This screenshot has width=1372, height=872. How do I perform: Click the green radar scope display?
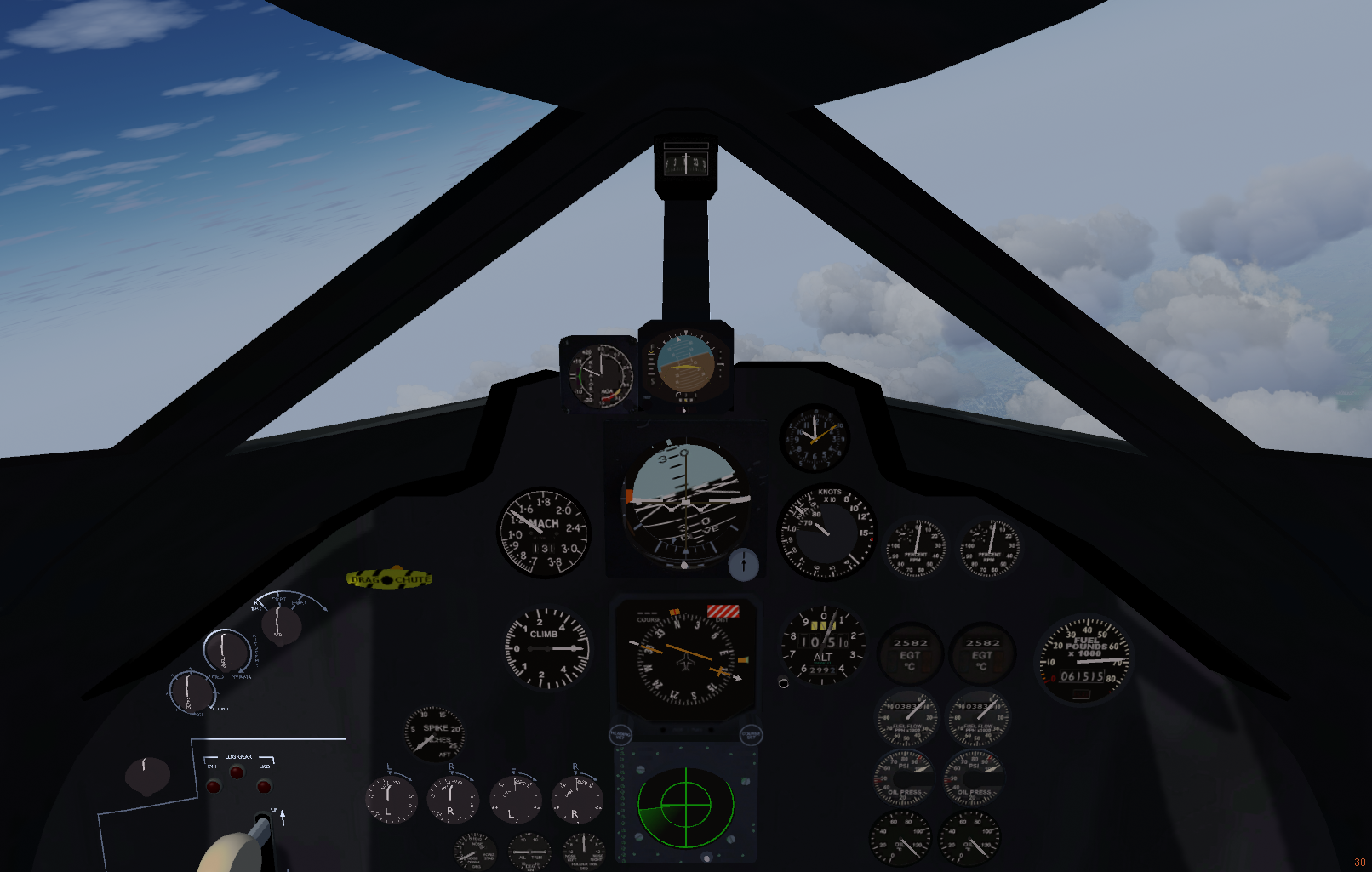(685, 805)
